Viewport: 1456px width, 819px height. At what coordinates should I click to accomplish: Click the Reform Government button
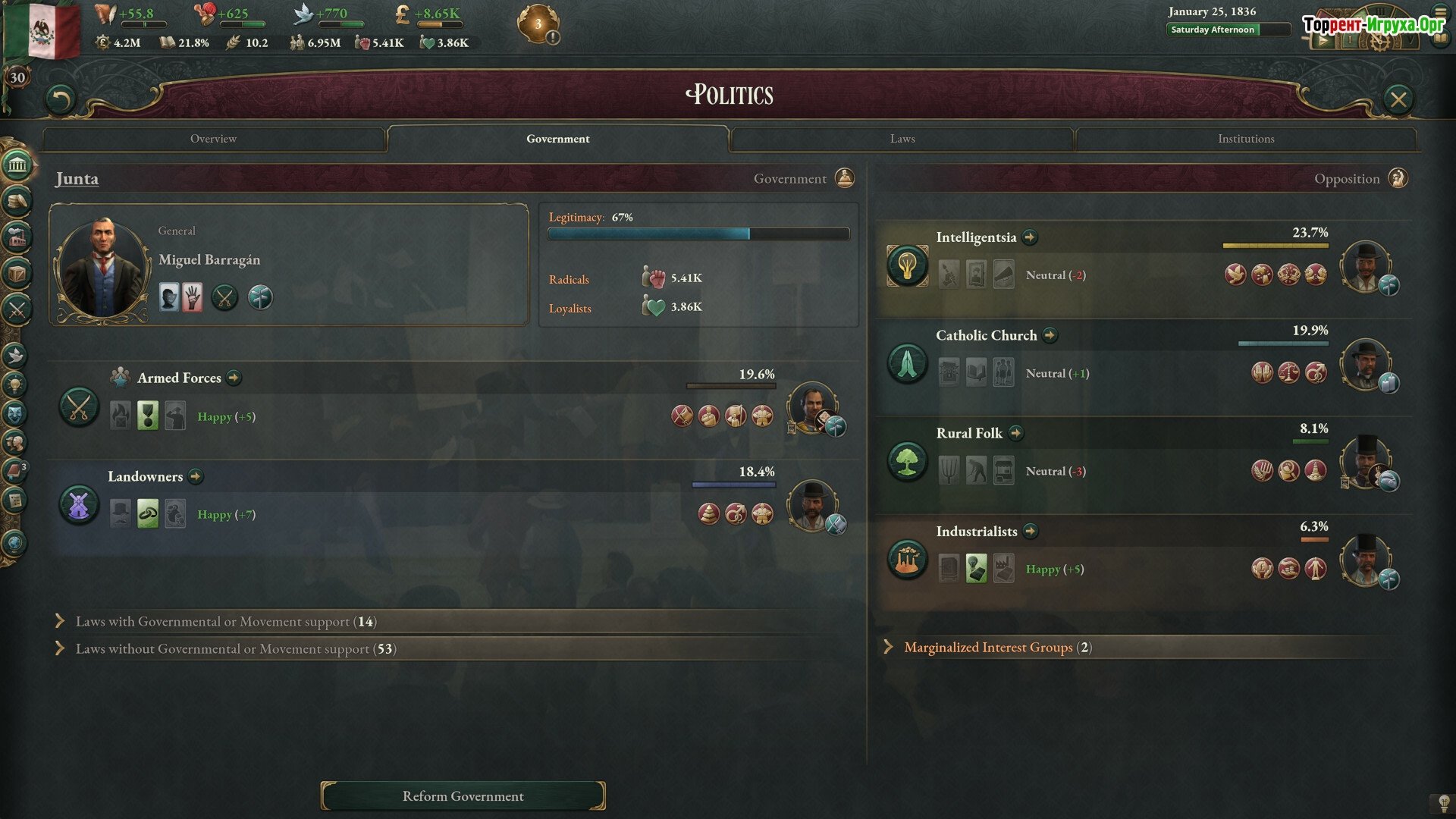(463, 796)
